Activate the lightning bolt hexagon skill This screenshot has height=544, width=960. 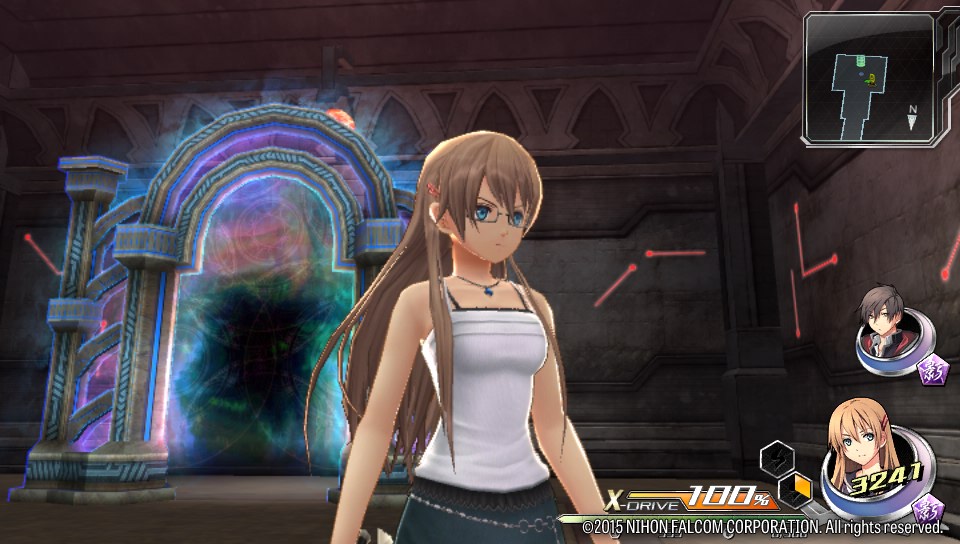[776, 458]
